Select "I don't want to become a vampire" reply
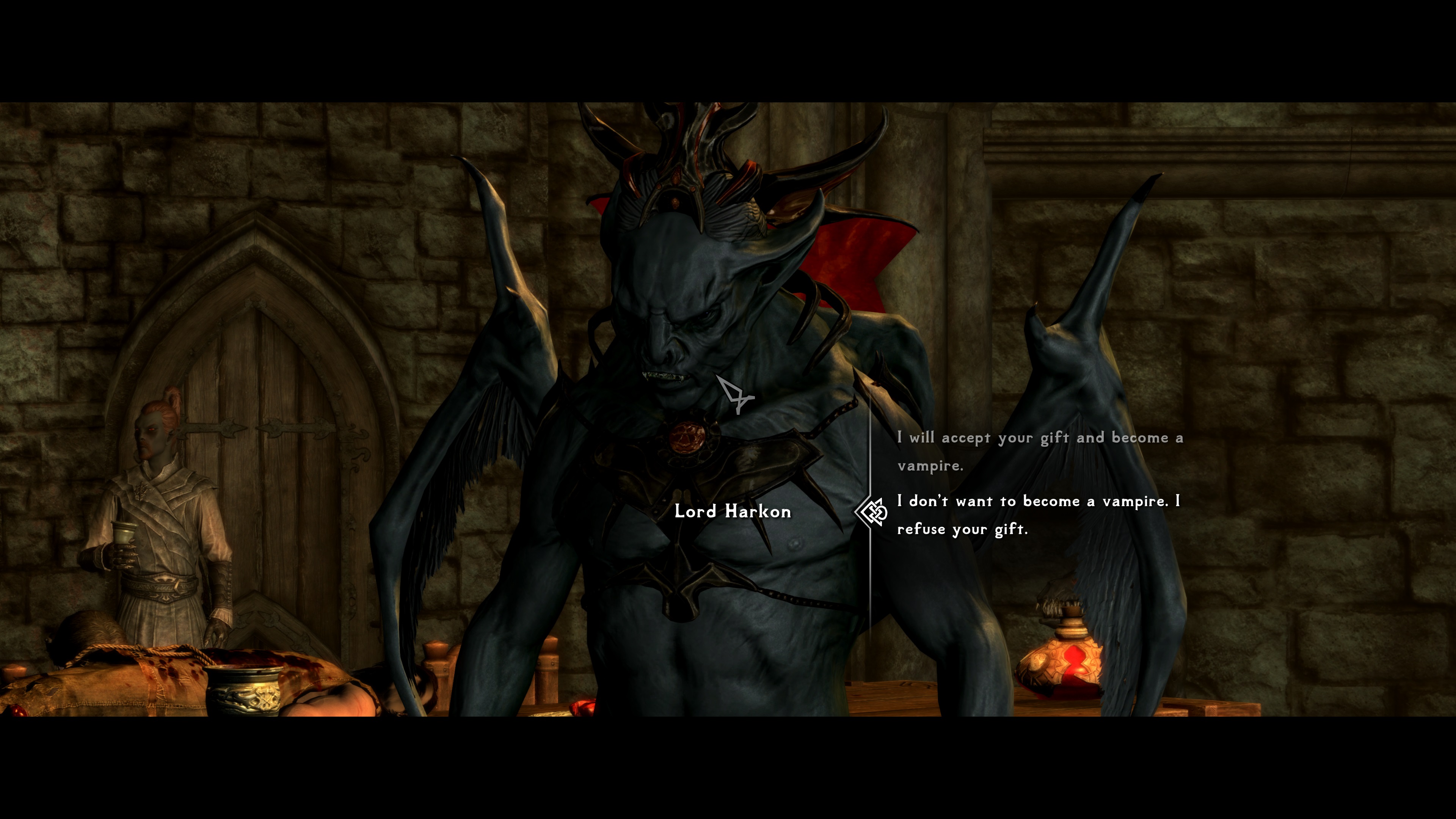Image resolution: width=1456 pixels, height=819 pixels. pos(1038,515)
